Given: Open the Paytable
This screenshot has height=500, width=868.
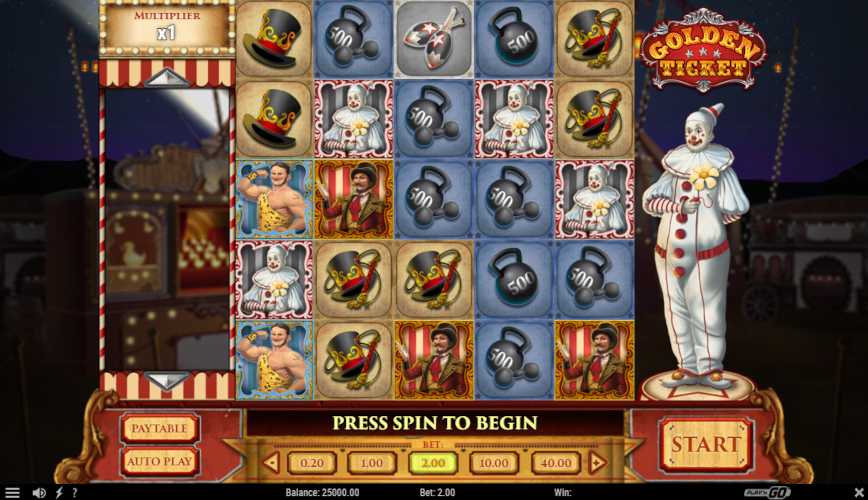Looking at the screenshot, I should [x=160, y=429].
